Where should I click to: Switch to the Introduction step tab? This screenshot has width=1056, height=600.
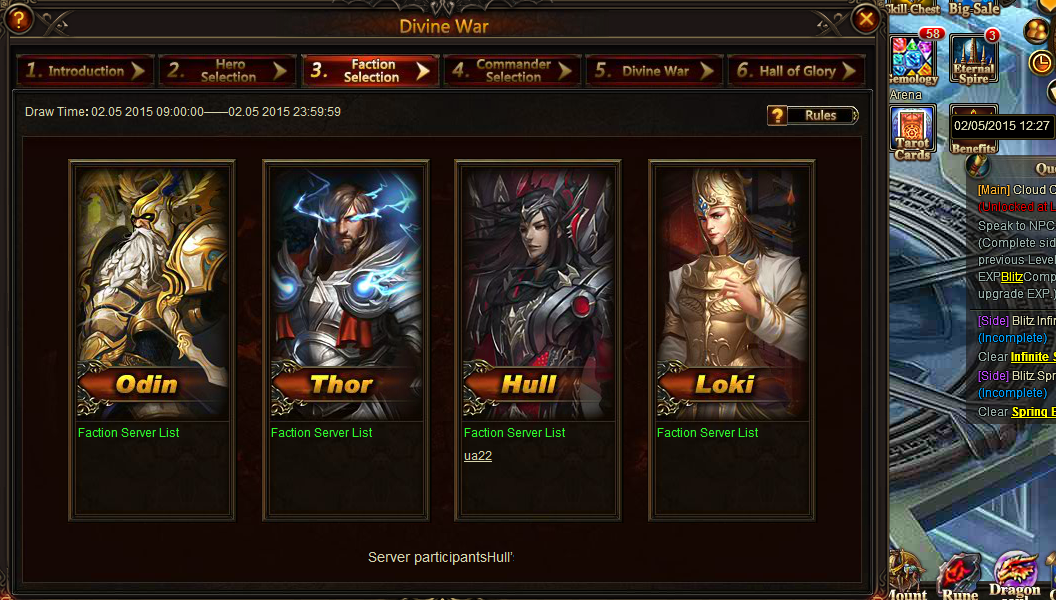(85, 71)
